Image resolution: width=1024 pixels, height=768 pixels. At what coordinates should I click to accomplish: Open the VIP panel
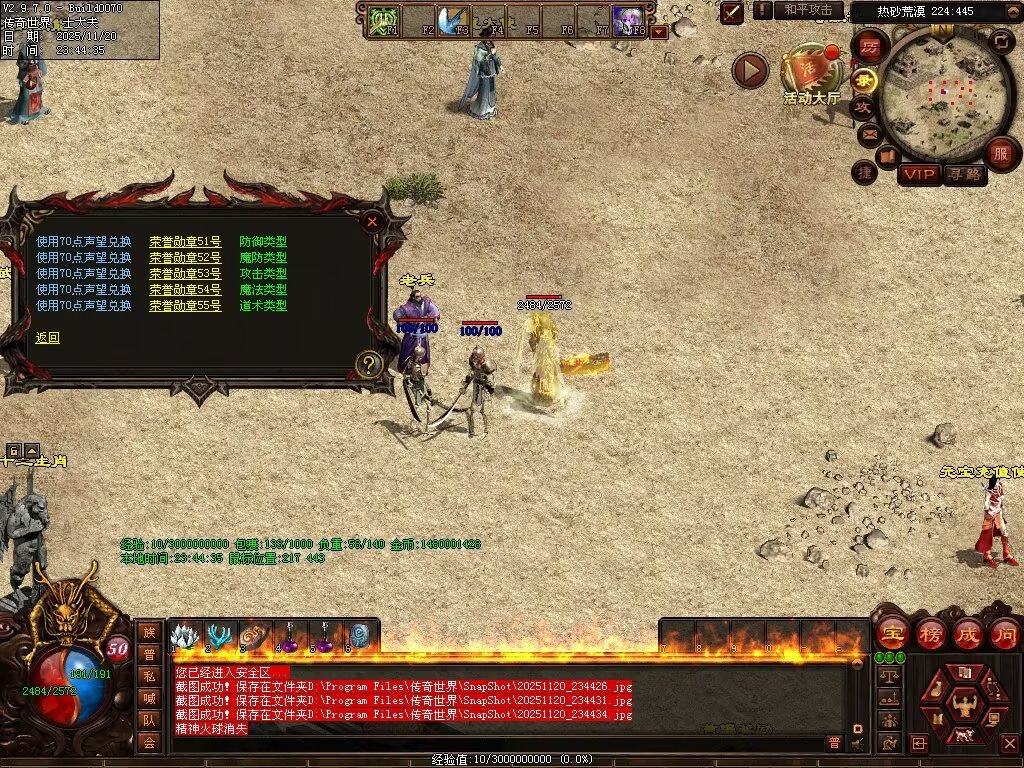click(x=919, y=175)
